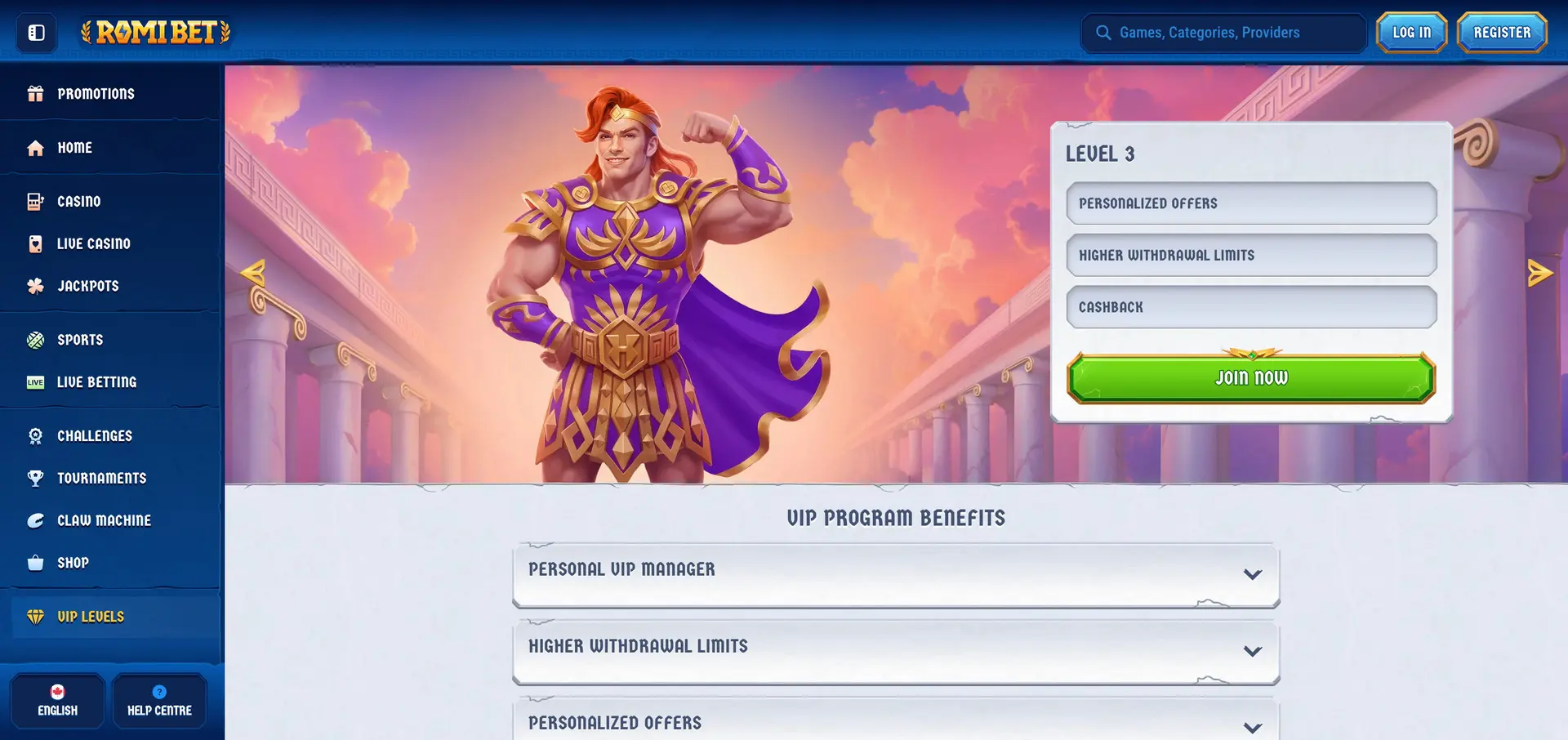Expand the Personal VIP Manager benefit
This screenshot has width=1568, height=740.
coord(895,574)
